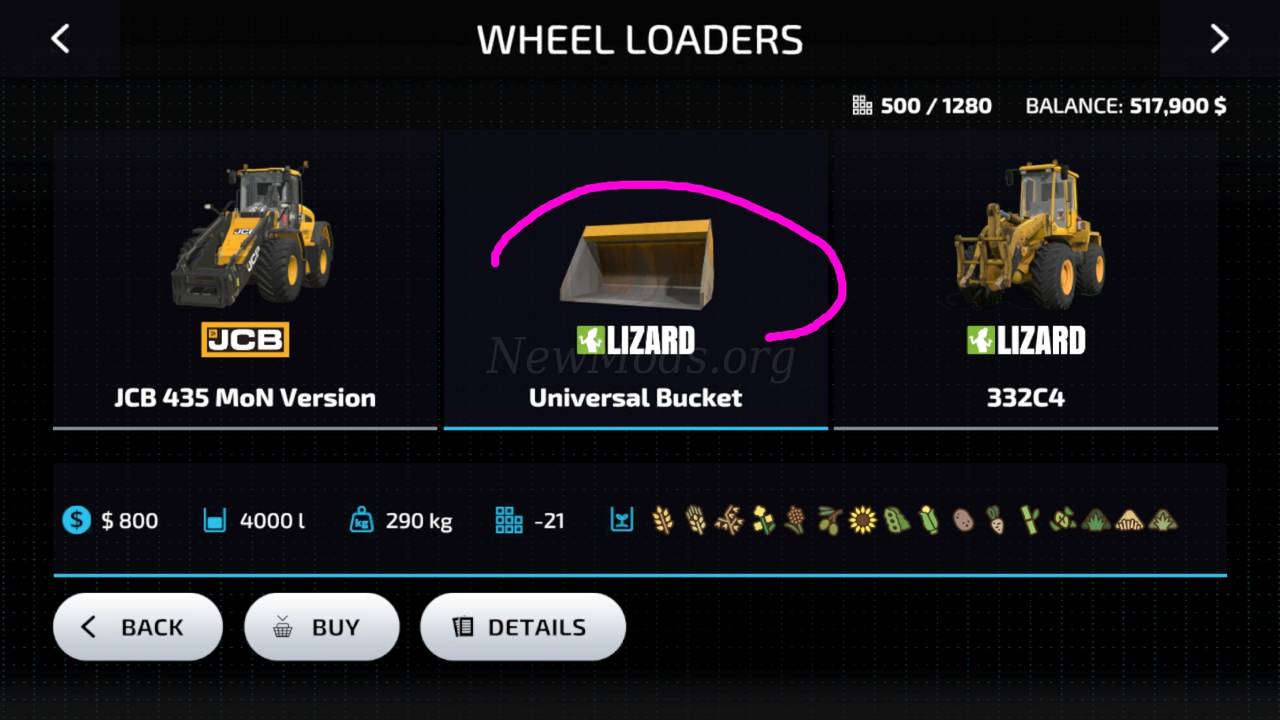Click the Back button
The image size is (1280, 720).
point(138,627)
